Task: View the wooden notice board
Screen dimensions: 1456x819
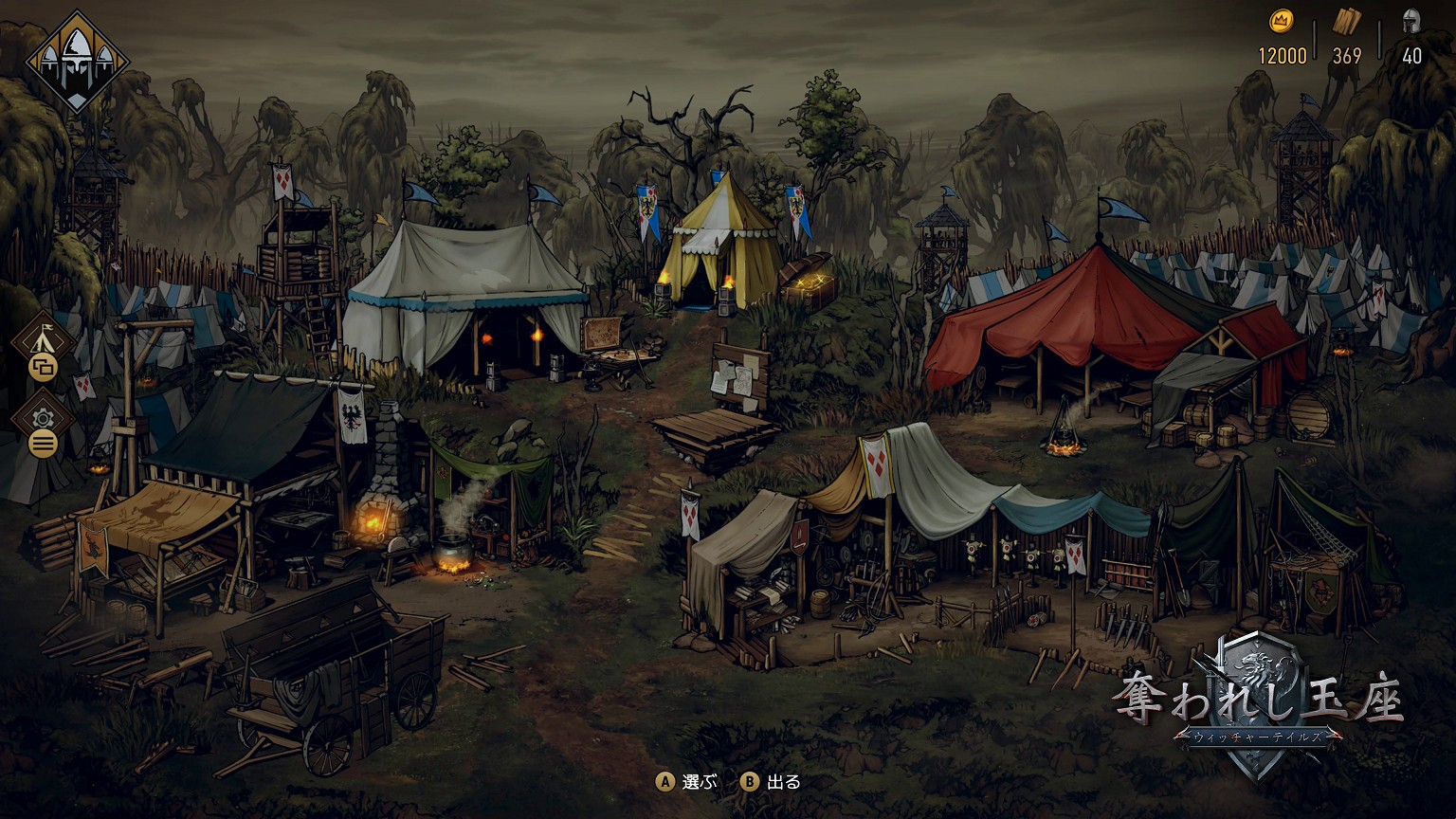Action: pyautogui.click(x=738, y=379)
